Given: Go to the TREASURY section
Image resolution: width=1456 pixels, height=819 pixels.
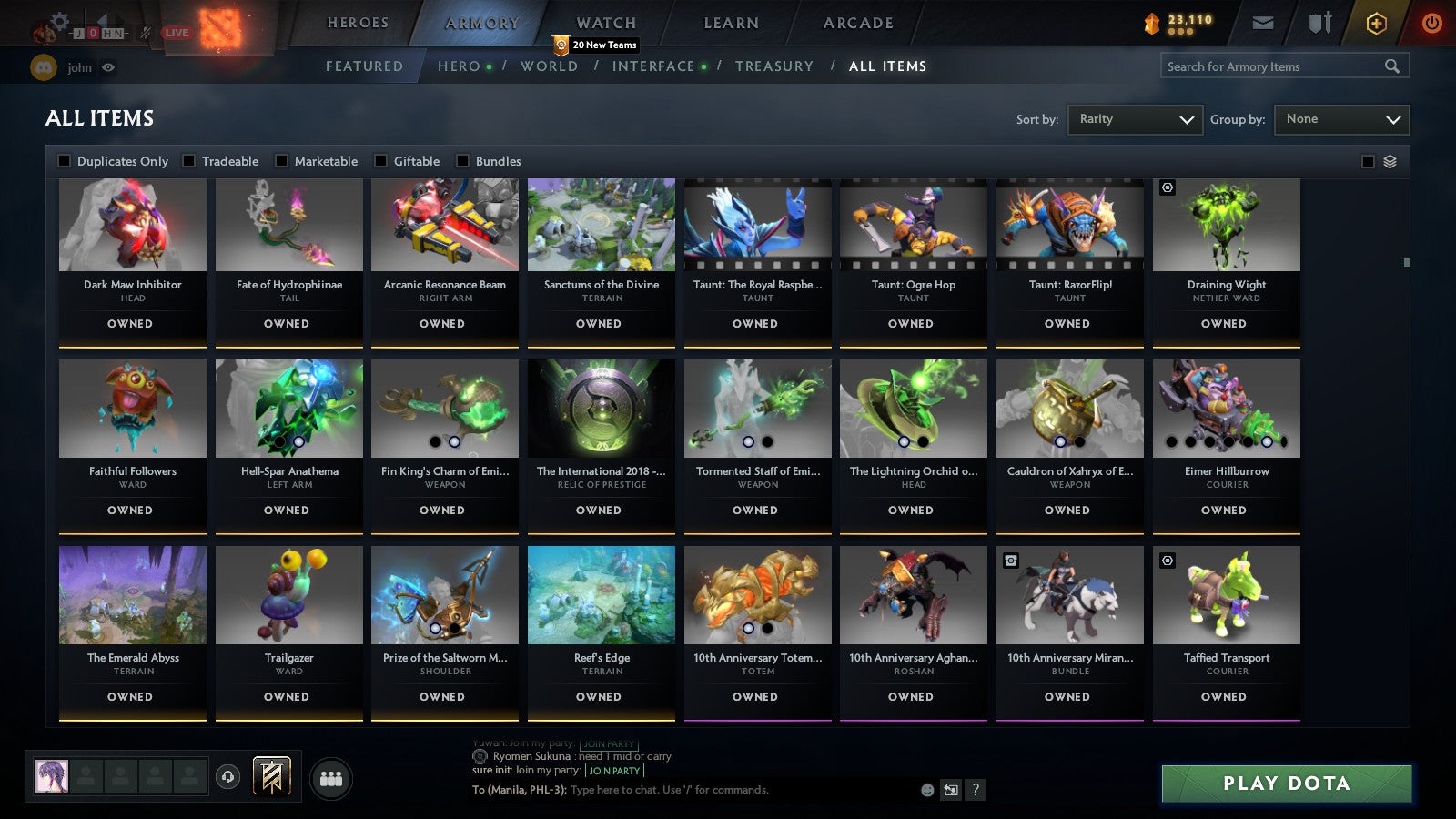Looking at the screenshot, I should pyautogui.click(x=774, y=66).
